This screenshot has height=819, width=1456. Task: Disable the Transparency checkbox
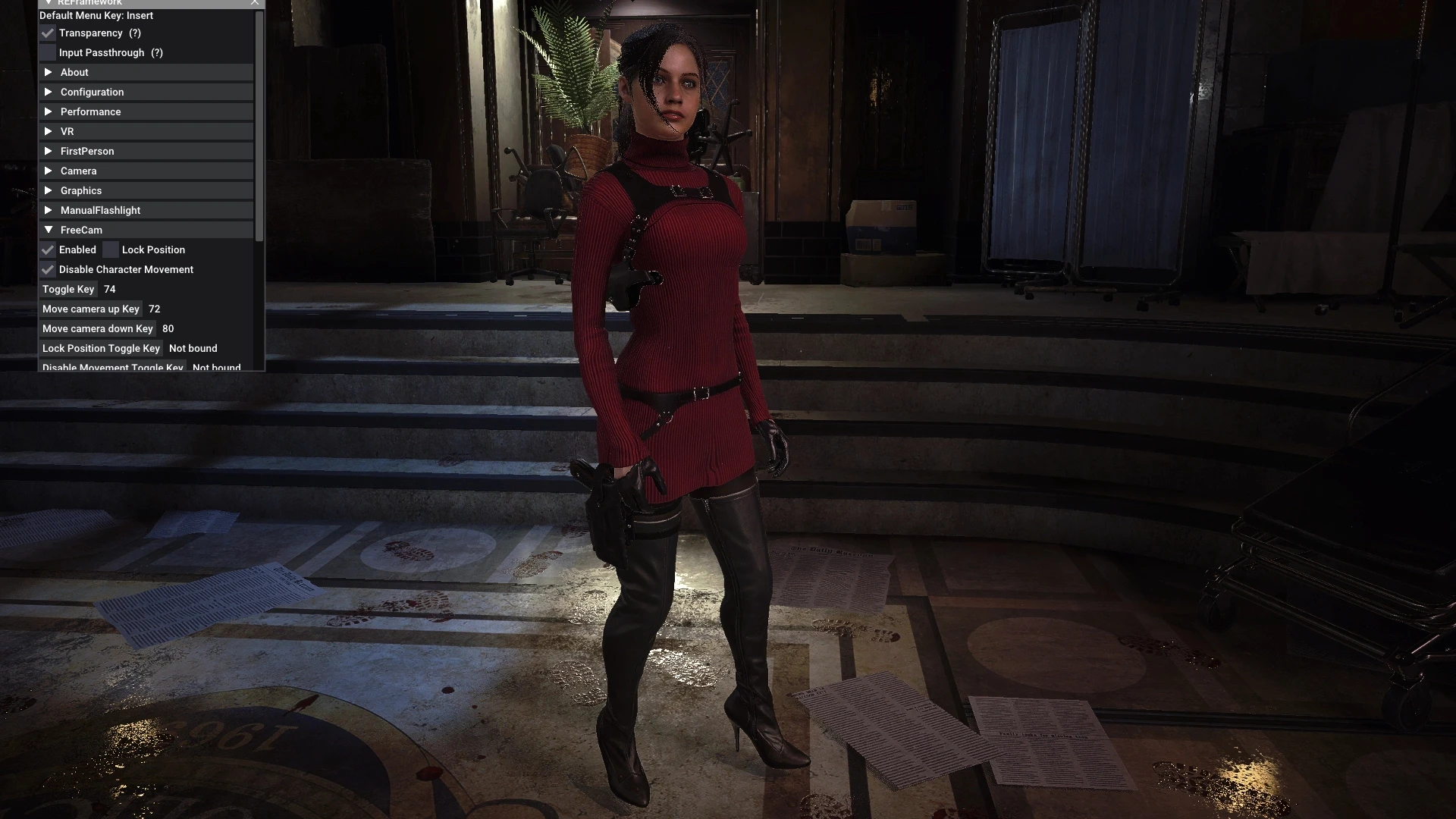pos(48,33)
